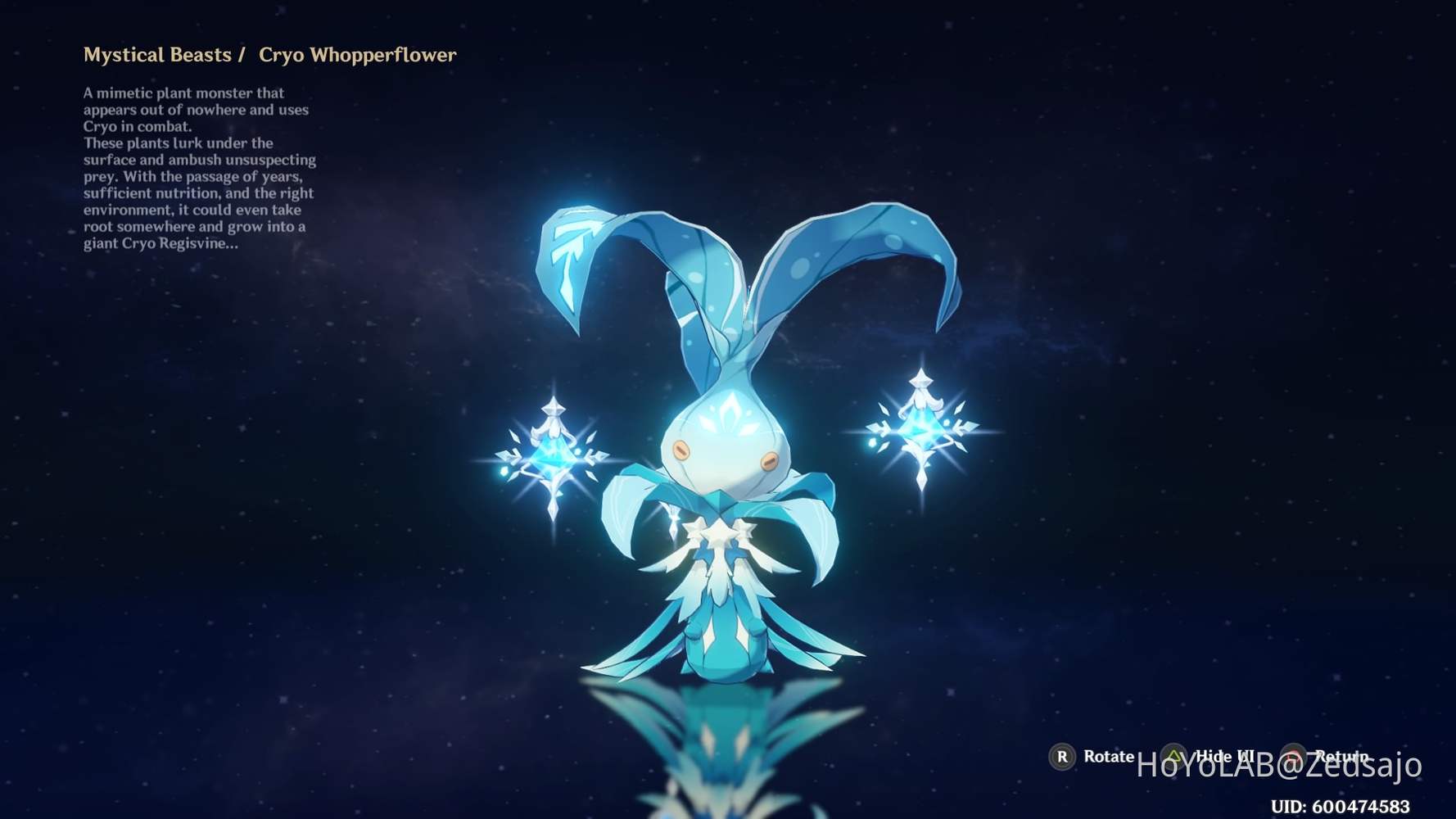1456x819 pixels.
Task: Click the dark circular button behind Rotate label
Action: 1065,757
